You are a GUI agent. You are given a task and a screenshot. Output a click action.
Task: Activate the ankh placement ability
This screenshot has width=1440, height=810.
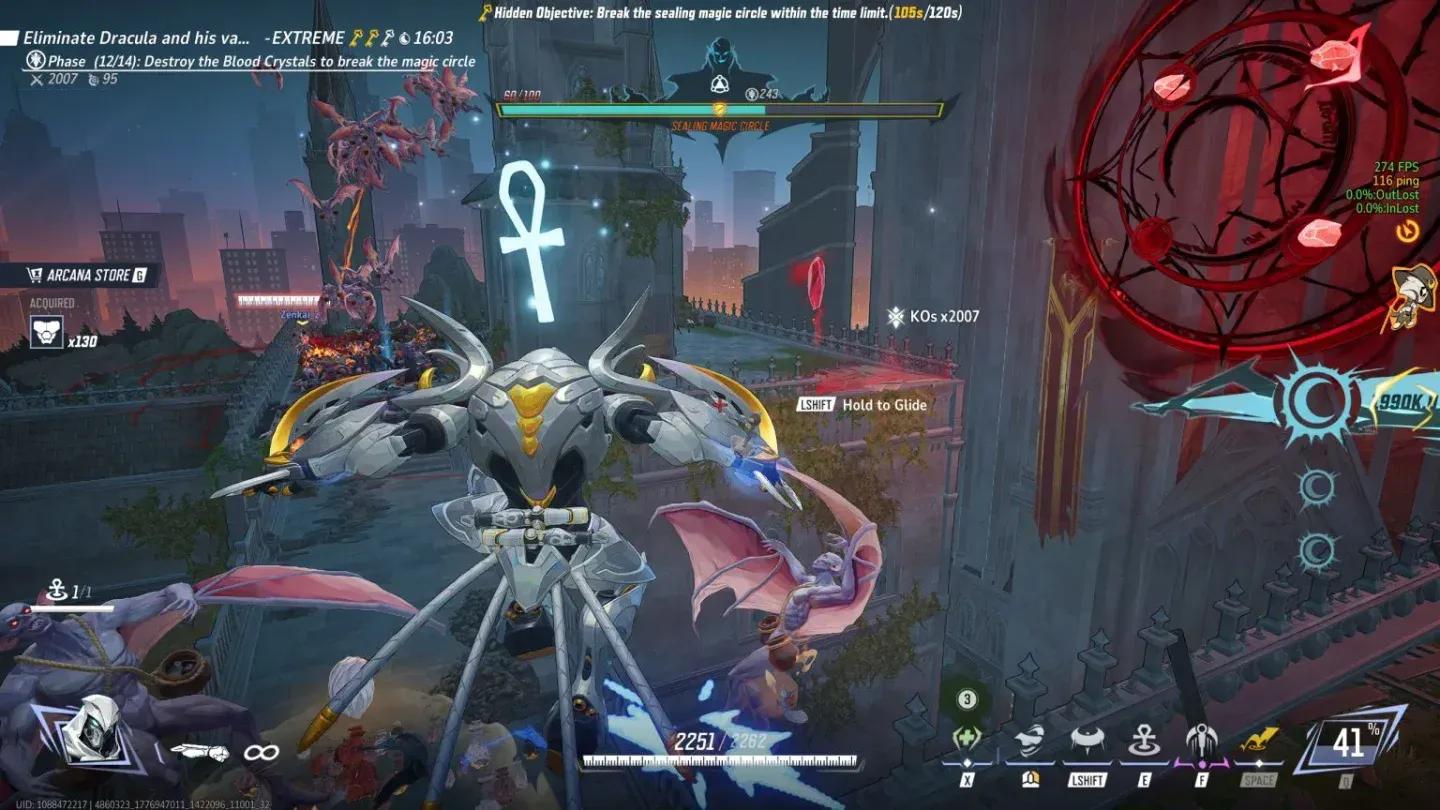pyautogui.click(x=1144, y=742)
